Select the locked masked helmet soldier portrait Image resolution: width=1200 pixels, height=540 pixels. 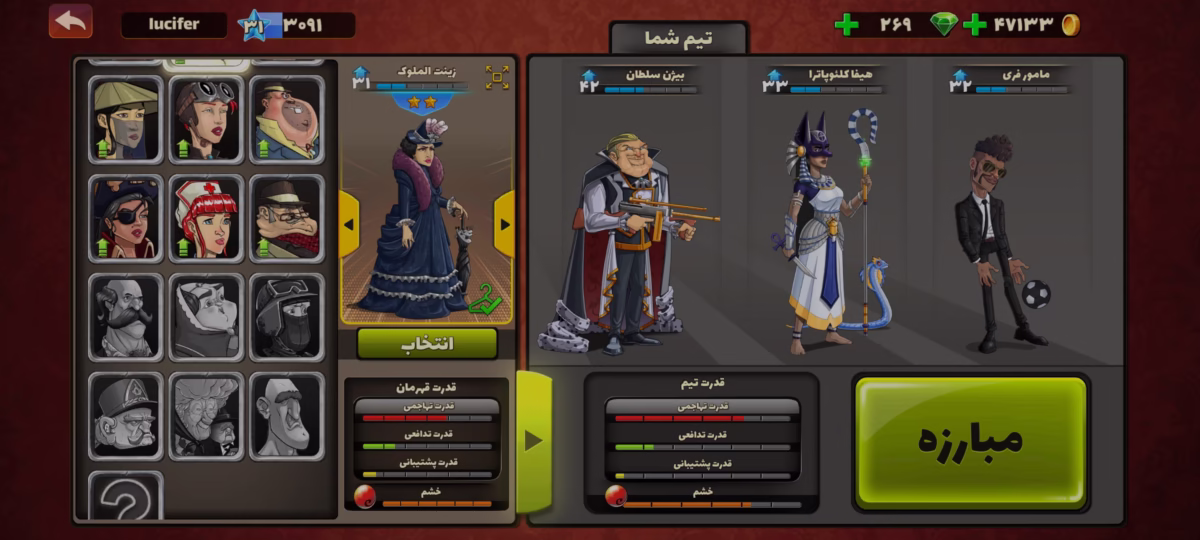point(286,317)
